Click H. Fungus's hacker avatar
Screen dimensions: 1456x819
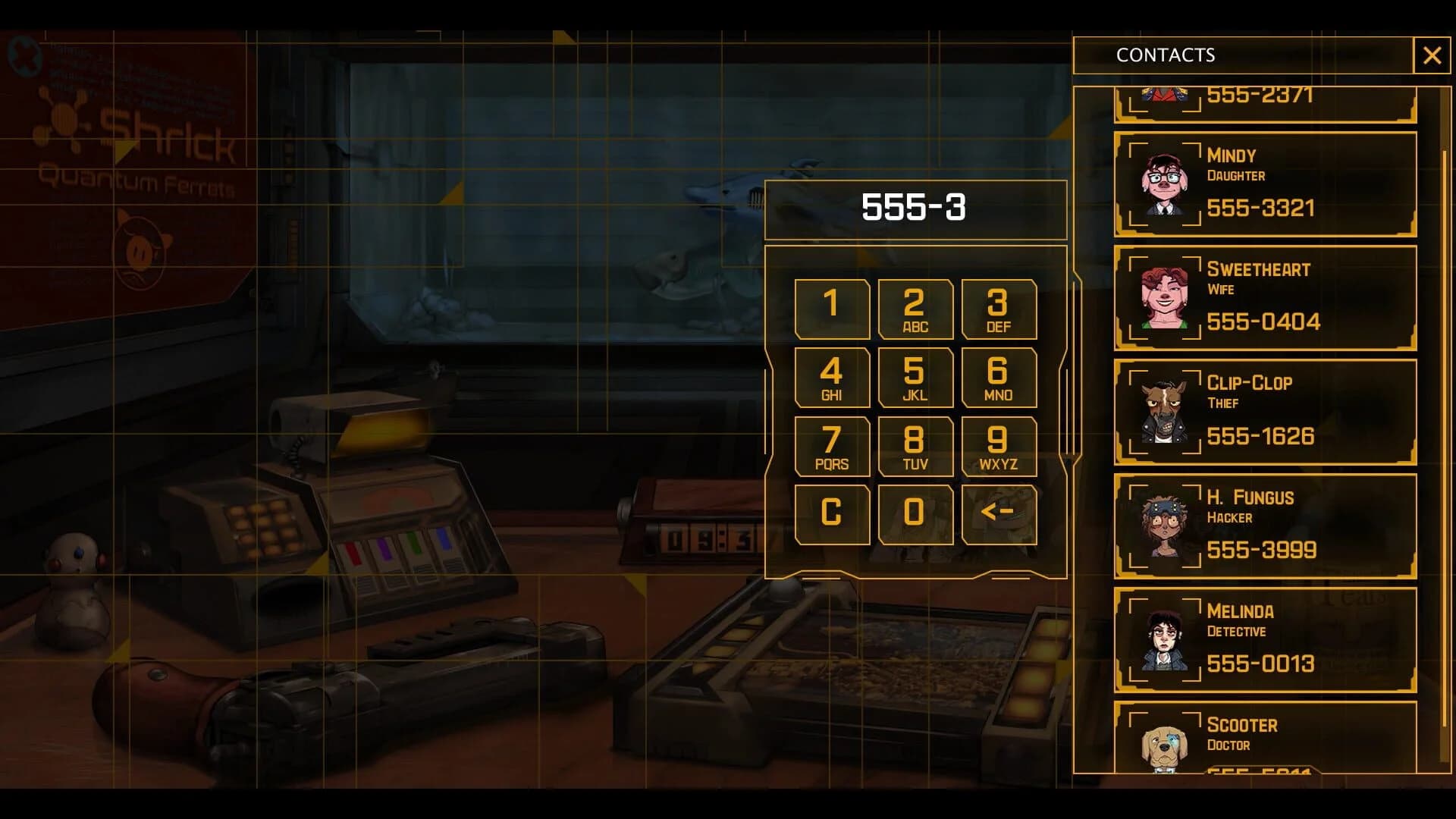1163,526
